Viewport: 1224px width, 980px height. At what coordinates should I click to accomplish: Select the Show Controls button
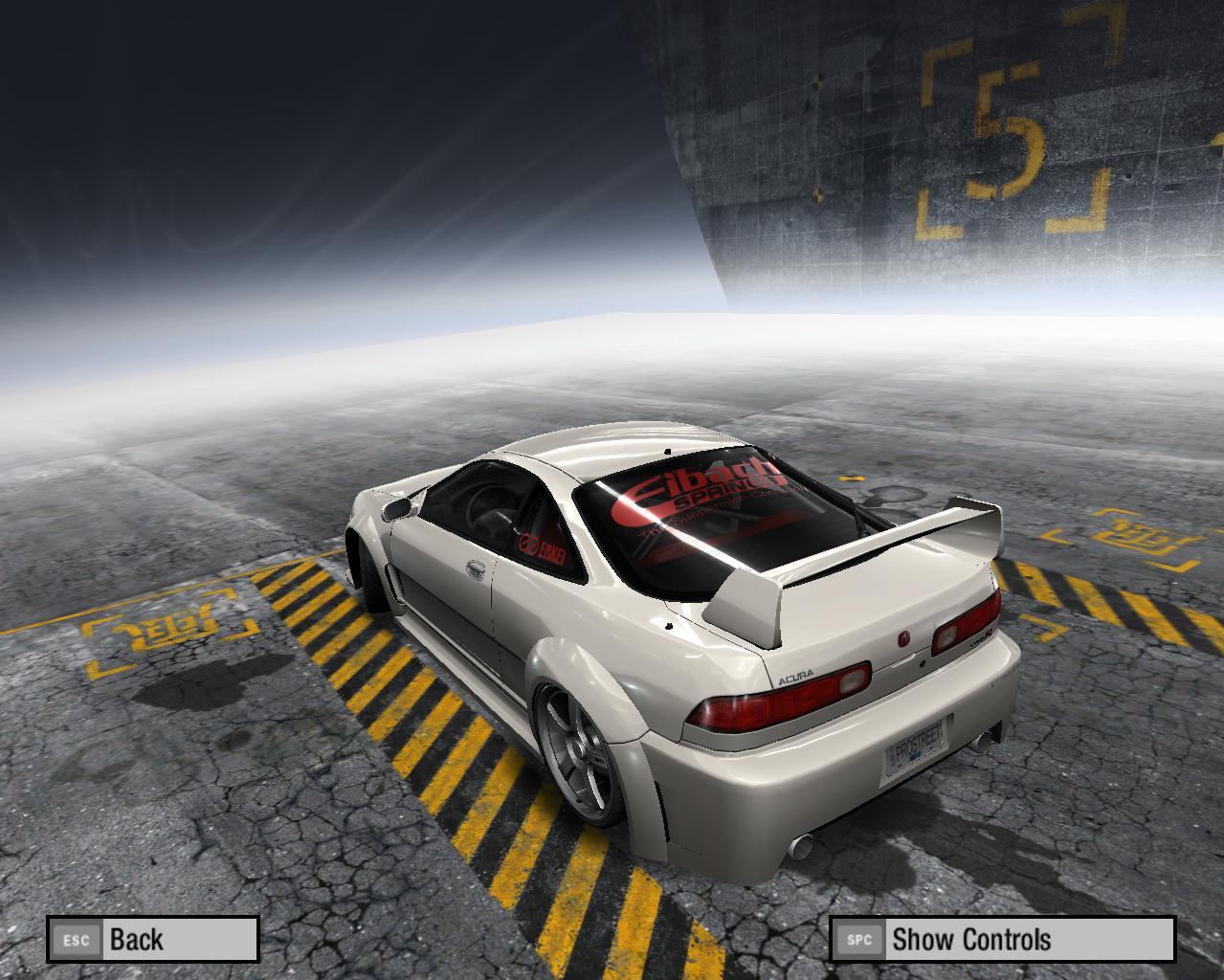[1001, 939]
